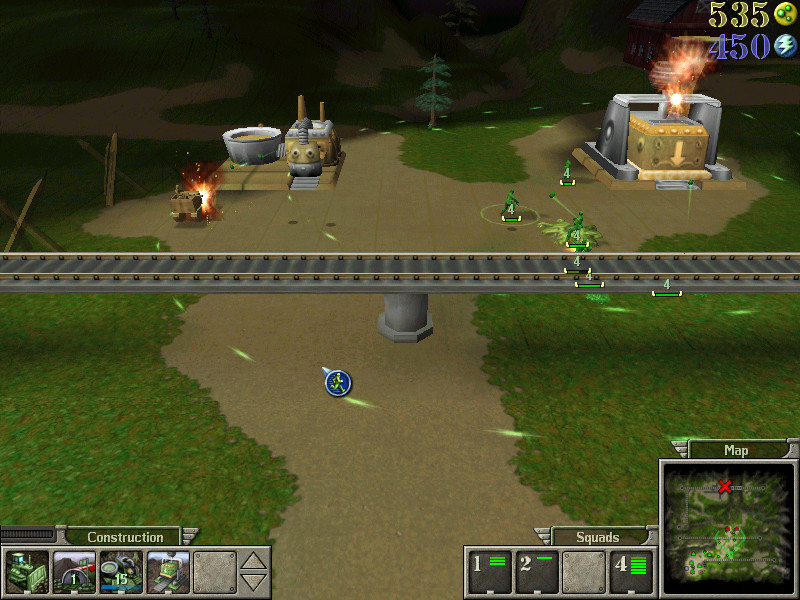
Task: Choose squad 2 button
Action: (x=537, y=571)
